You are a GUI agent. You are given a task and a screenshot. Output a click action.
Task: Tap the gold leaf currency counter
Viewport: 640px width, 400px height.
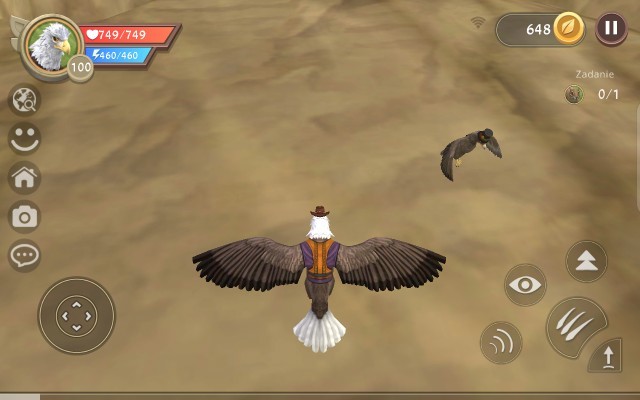tap(541, 29)
